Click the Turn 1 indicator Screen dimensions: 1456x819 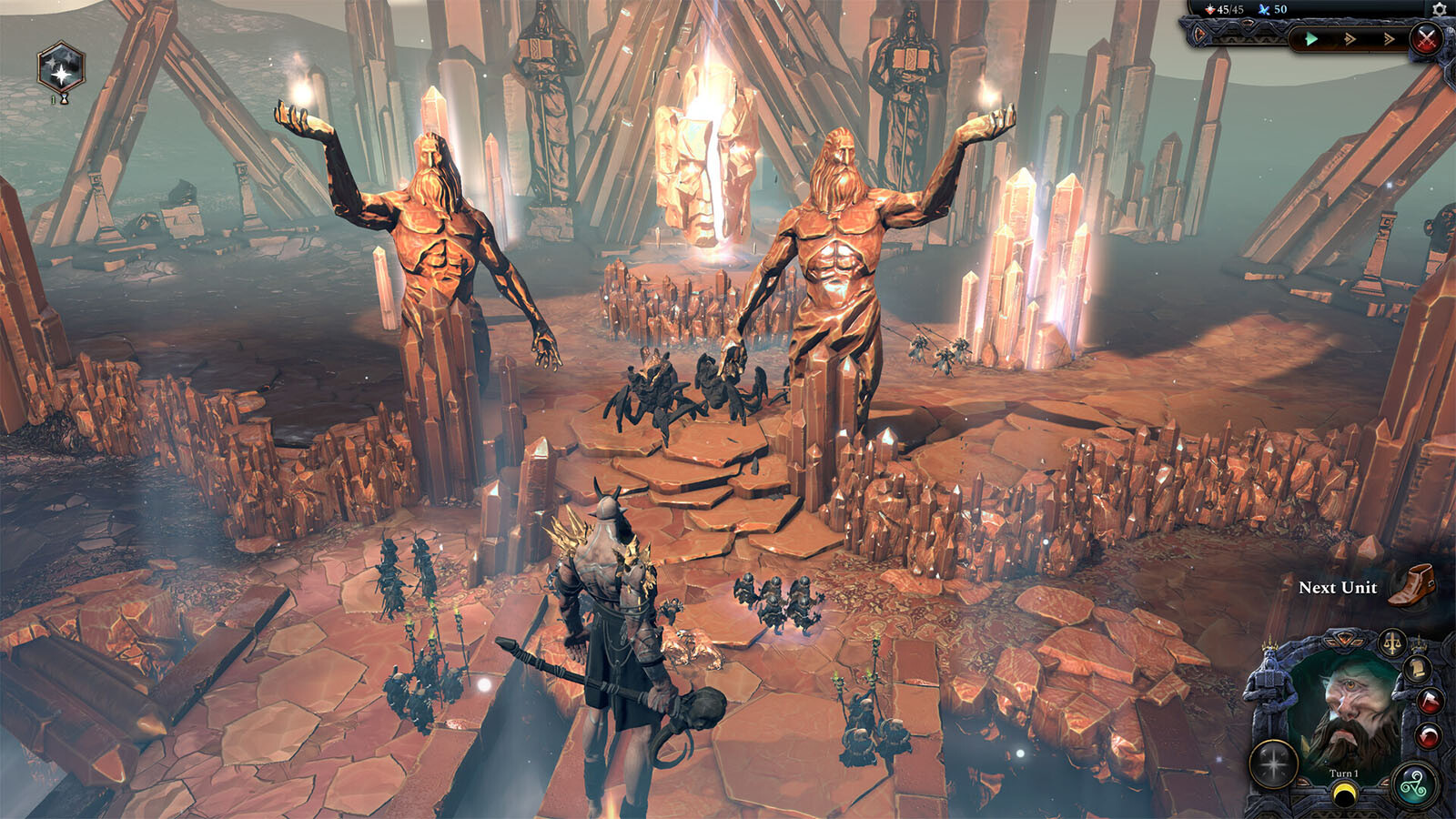pyautogui.click(x=1343, y=774)
